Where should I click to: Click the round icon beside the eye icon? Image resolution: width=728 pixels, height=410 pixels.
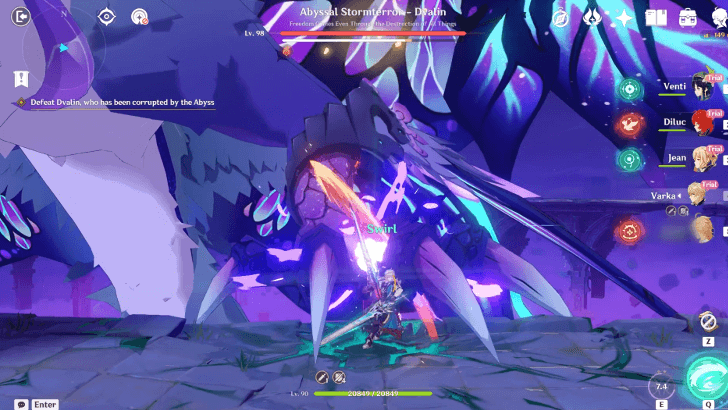coord(140,16)
